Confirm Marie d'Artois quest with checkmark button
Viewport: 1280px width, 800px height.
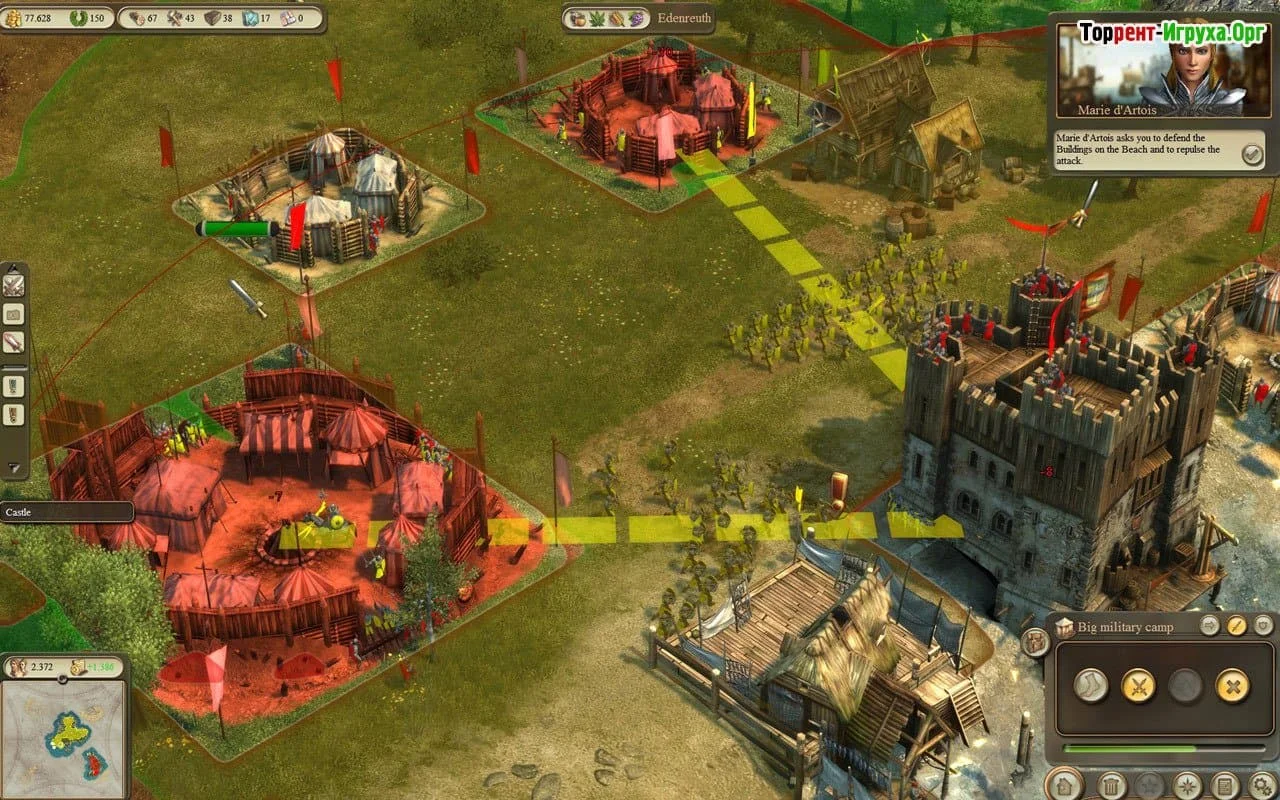pyautogui.click(x=1251, y=154)
